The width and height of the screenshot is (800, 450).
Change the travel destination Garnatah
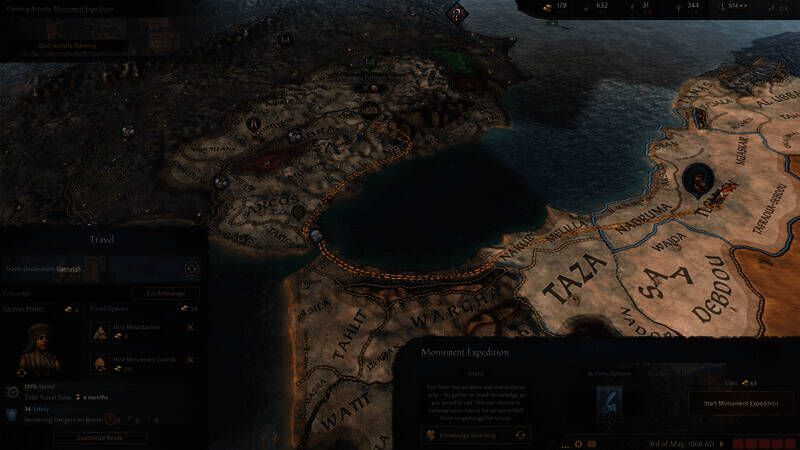click(191, 268)
